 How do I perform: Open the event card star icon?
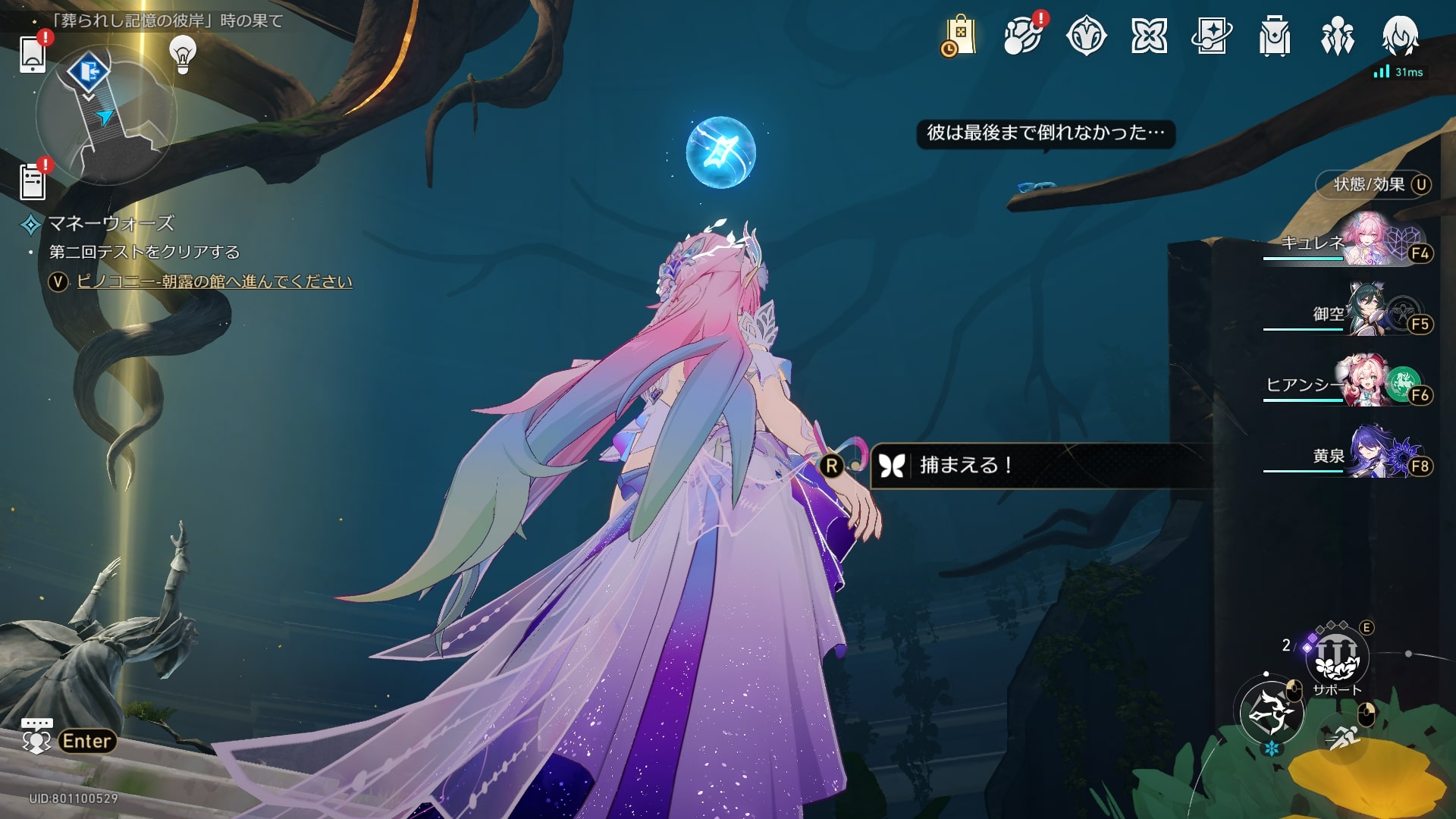click(1212, 36)
